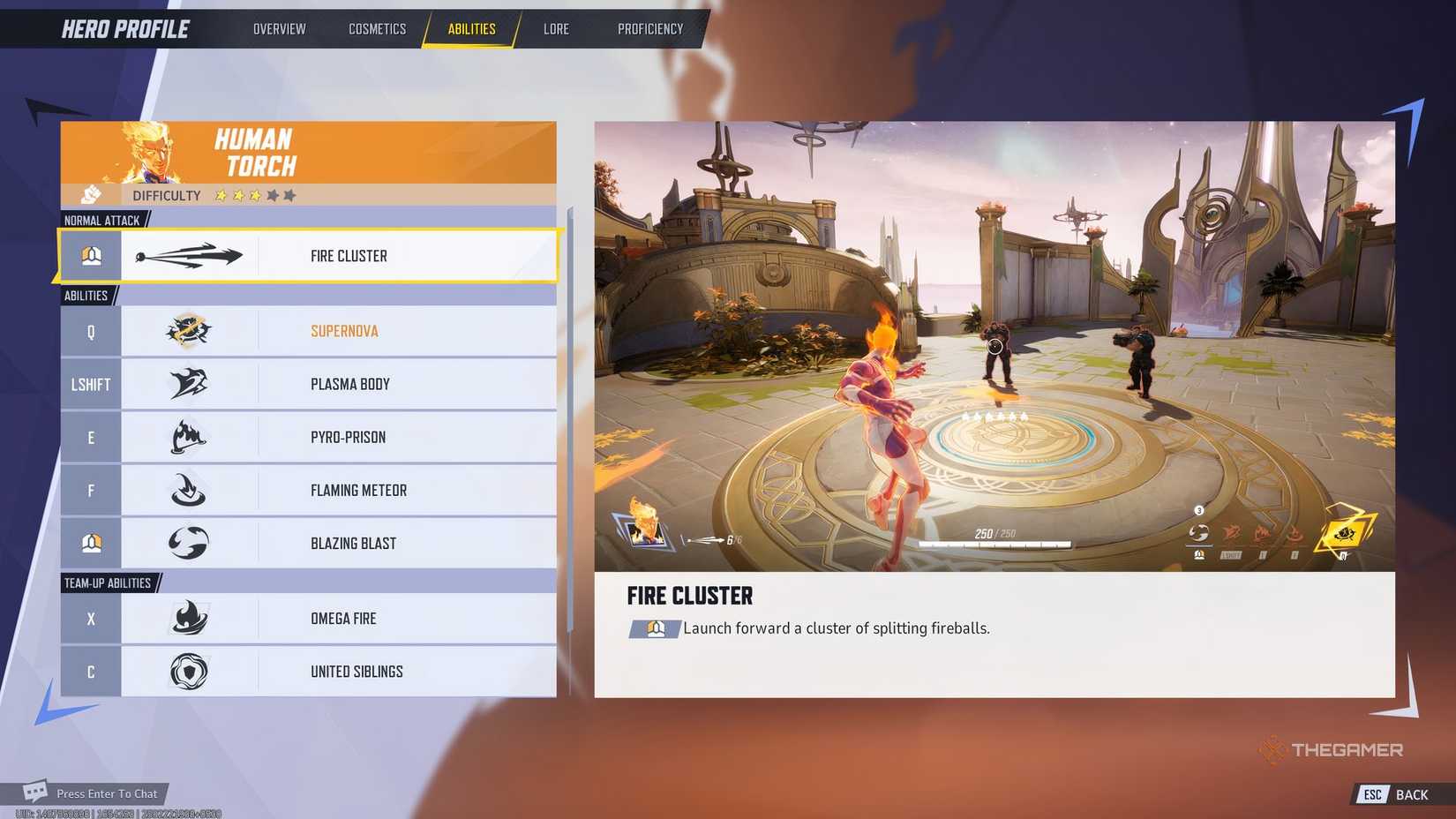Open the Cosmetics tab

(377, 28)
